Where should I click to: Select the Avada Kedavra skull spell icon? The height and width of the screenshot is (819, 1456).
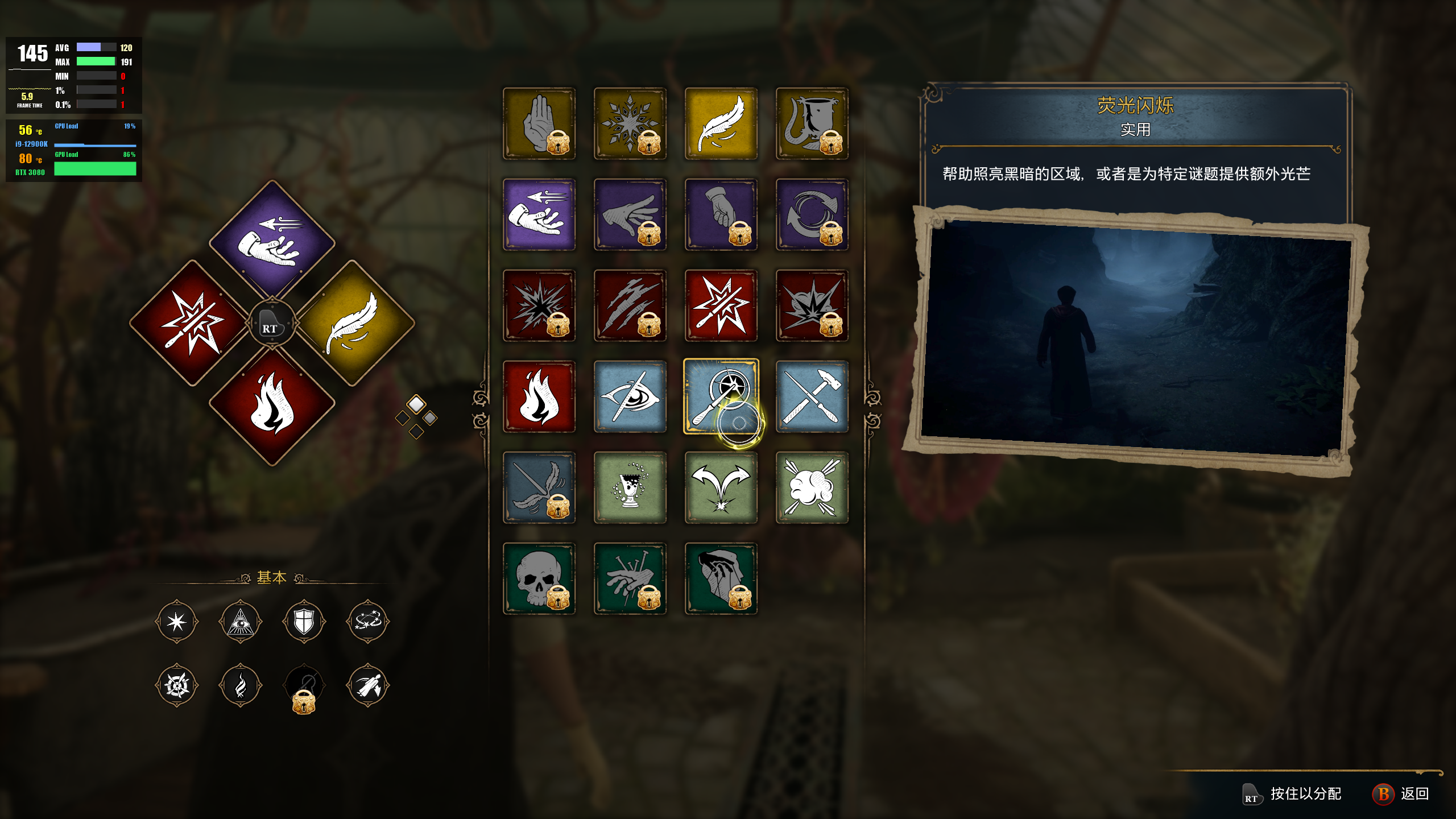point(539,577)
